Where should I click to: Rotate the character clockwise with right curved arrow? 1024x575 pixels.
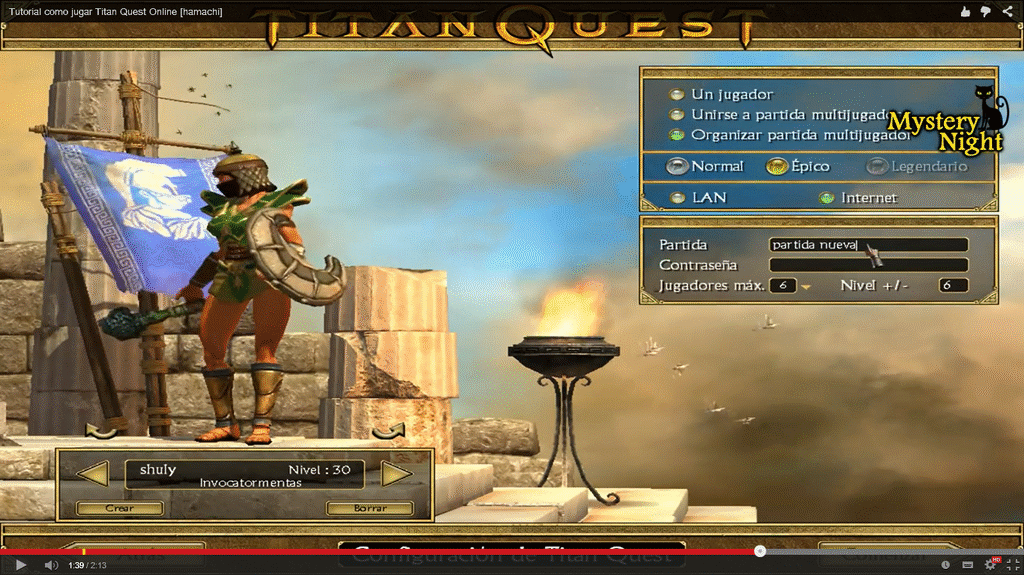(389, 432)
